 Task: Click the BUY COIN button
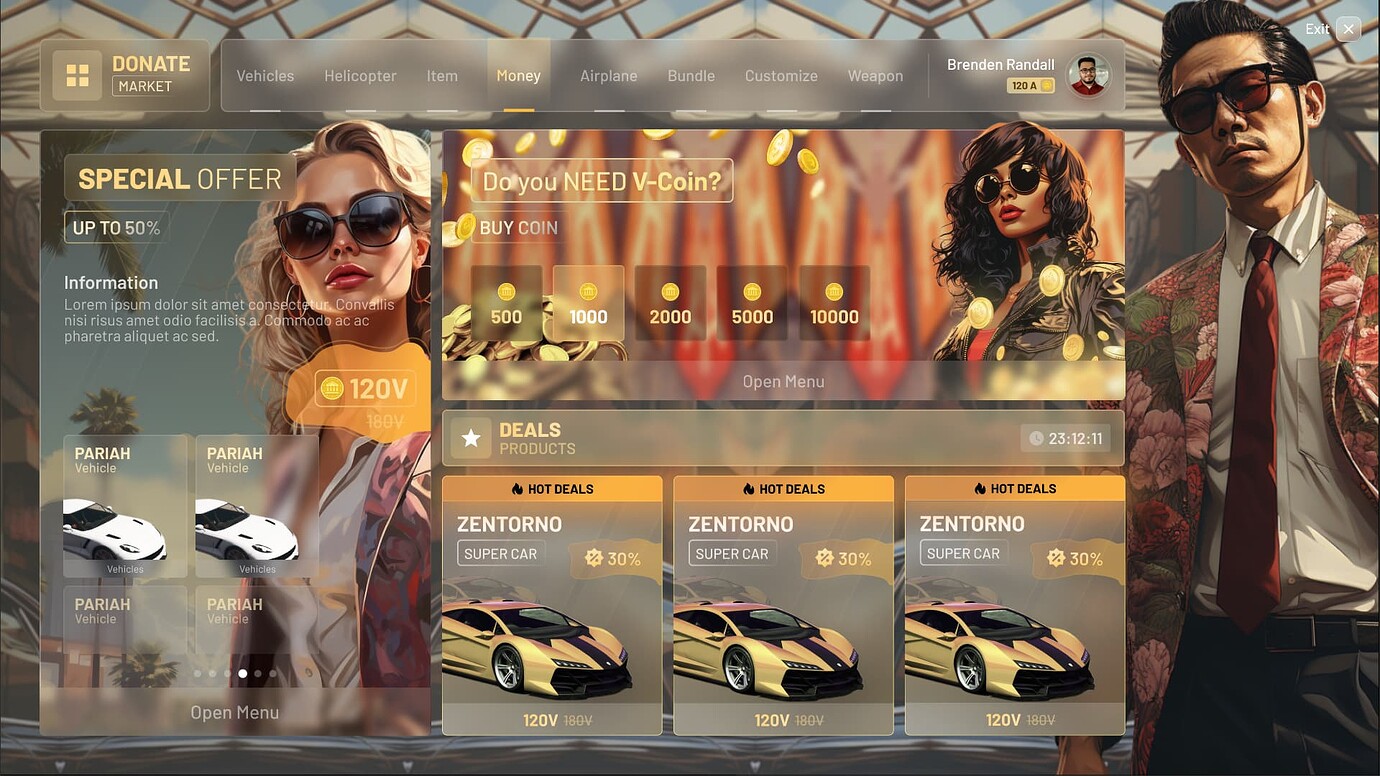[516, 228]
